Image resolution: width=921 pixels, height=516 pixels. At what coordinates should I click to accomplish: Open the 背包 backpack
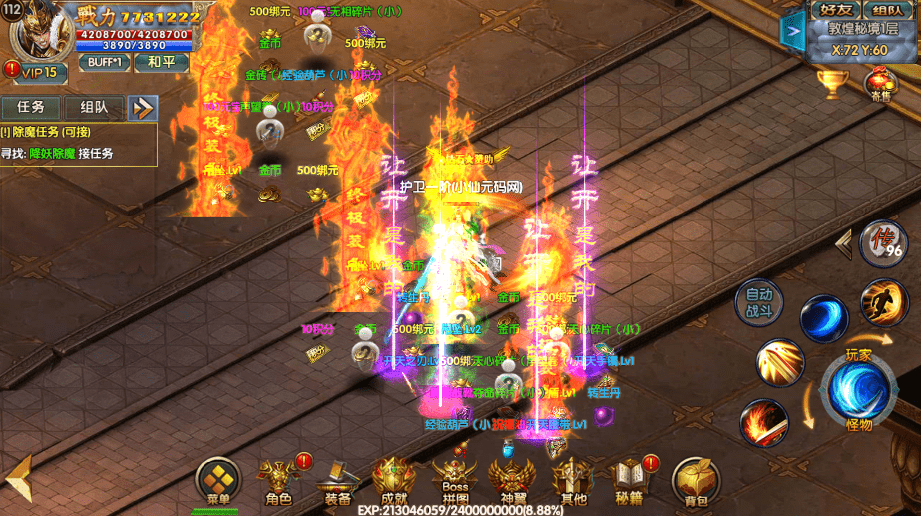tap(689, 482)
